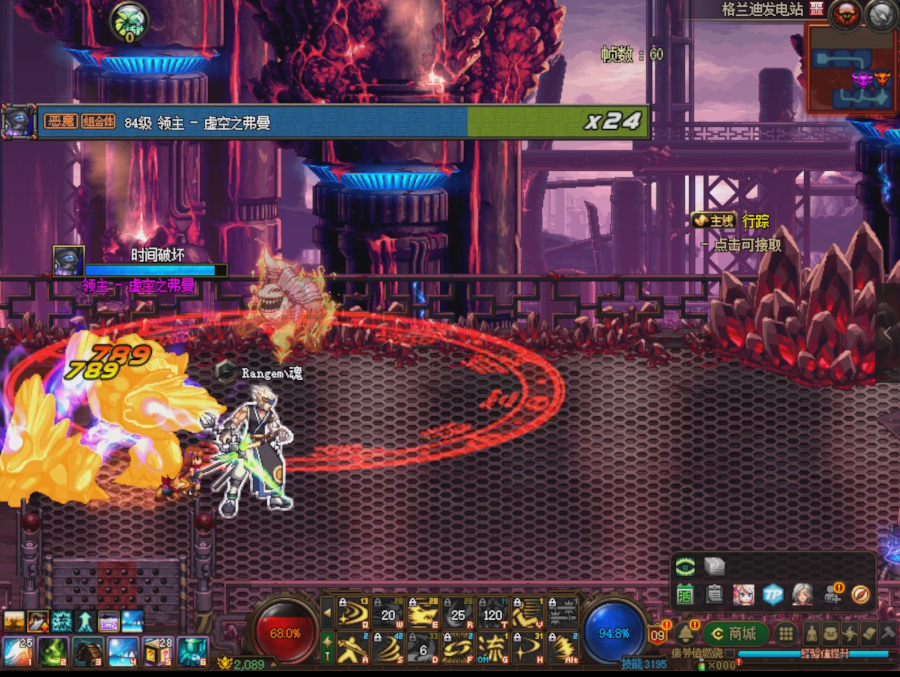Accept the 行踪 main quest tracker
The width and height of the screenshot is (900, 677).
[x=755, y=221]
